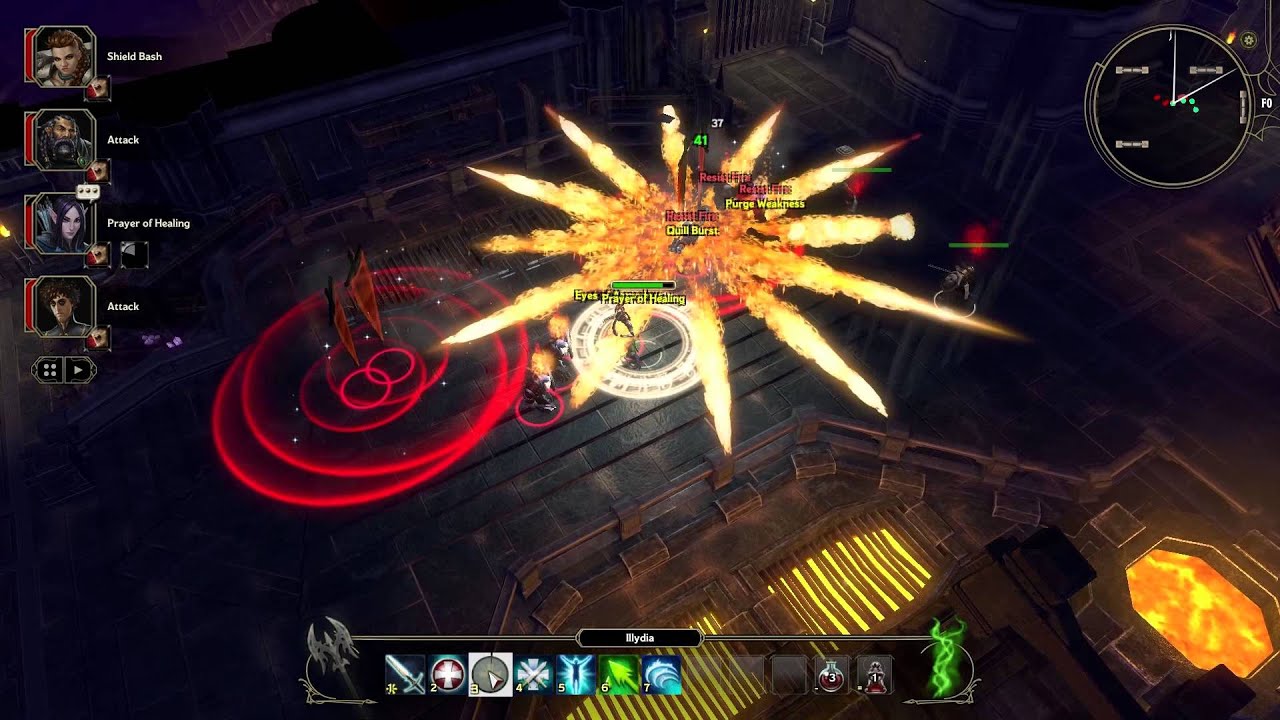Image resolution: width=1280 pixels, height=720 pixels.
Task: Click the party formation four-dot button
Action: [x=48, y=370]
